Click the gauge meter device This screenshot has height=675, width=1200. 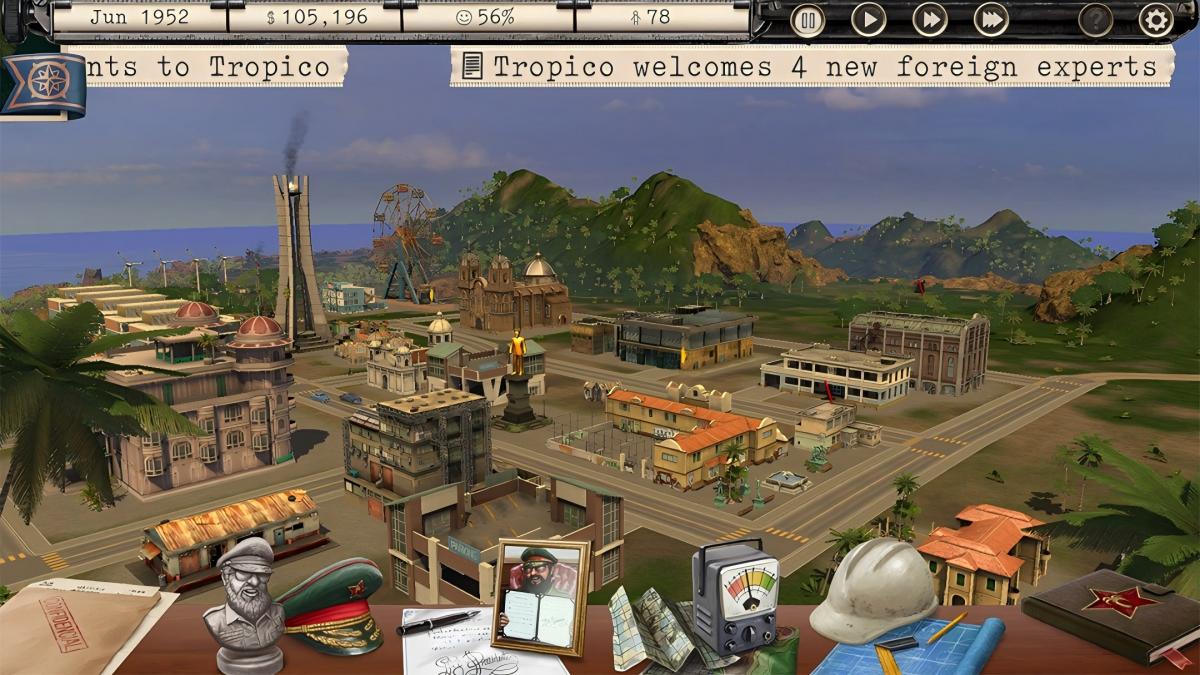(736, 600)
